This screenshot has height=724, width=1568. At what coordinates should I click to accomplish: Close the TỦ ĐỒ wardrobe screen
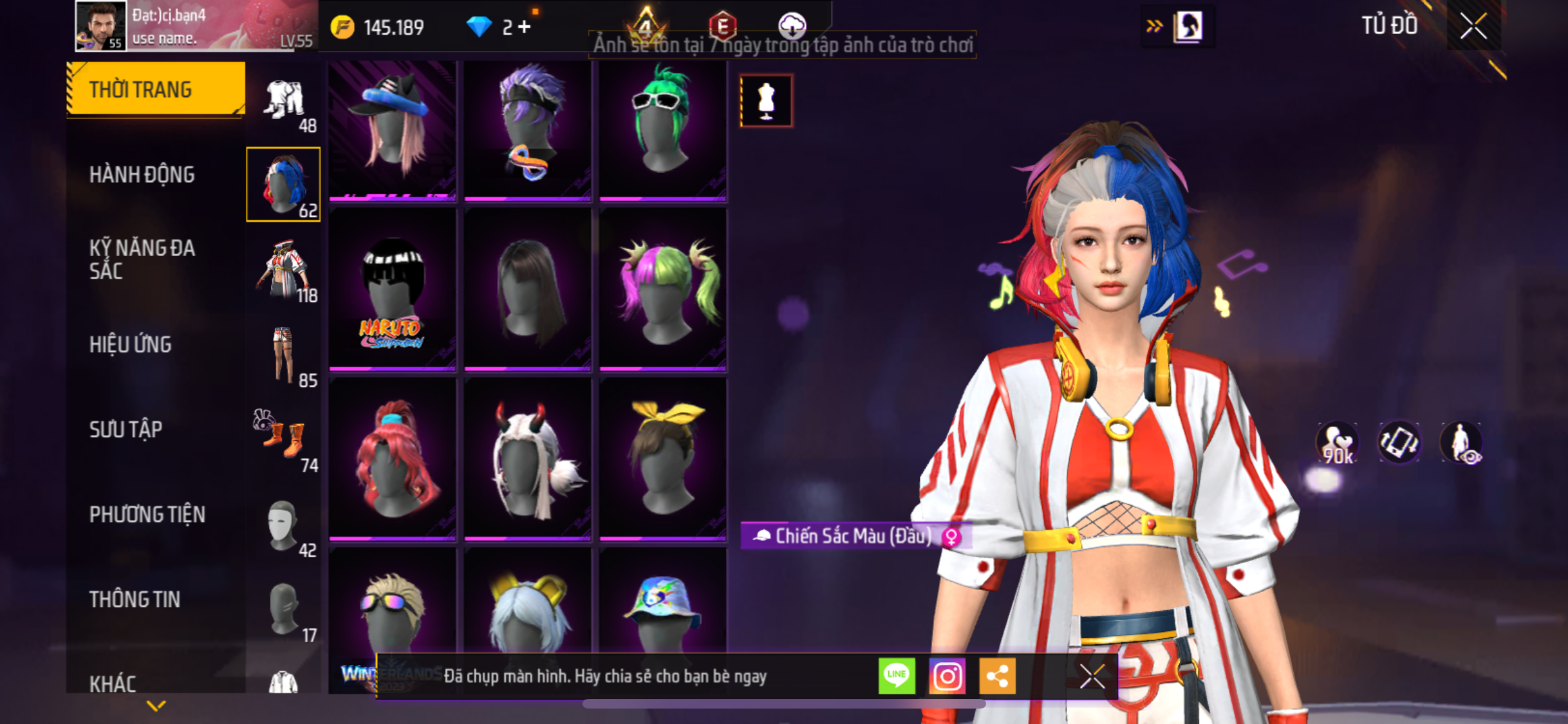click(x=1473, y=26)
